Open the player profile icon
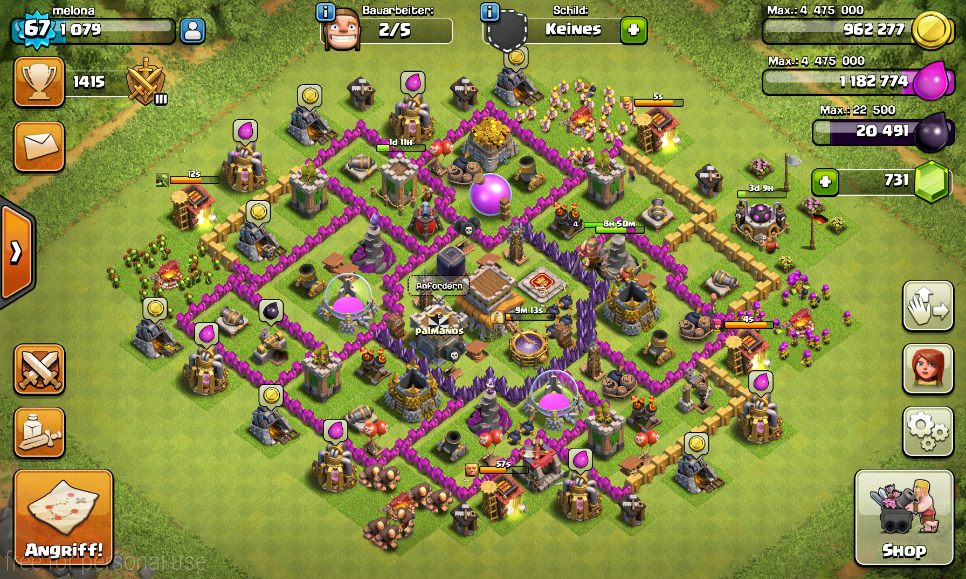The width and height of the screenshot is (966, 579). tap(192, 30)
